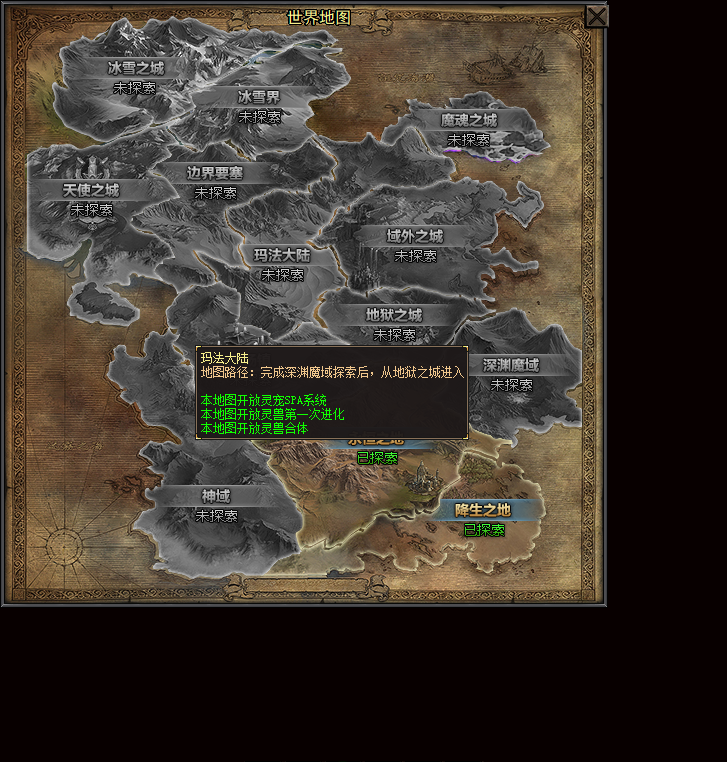This screenshot has height=762, width=727.
Task: Select the 冰雪之城 map region
Action: [x=135, y=68]
